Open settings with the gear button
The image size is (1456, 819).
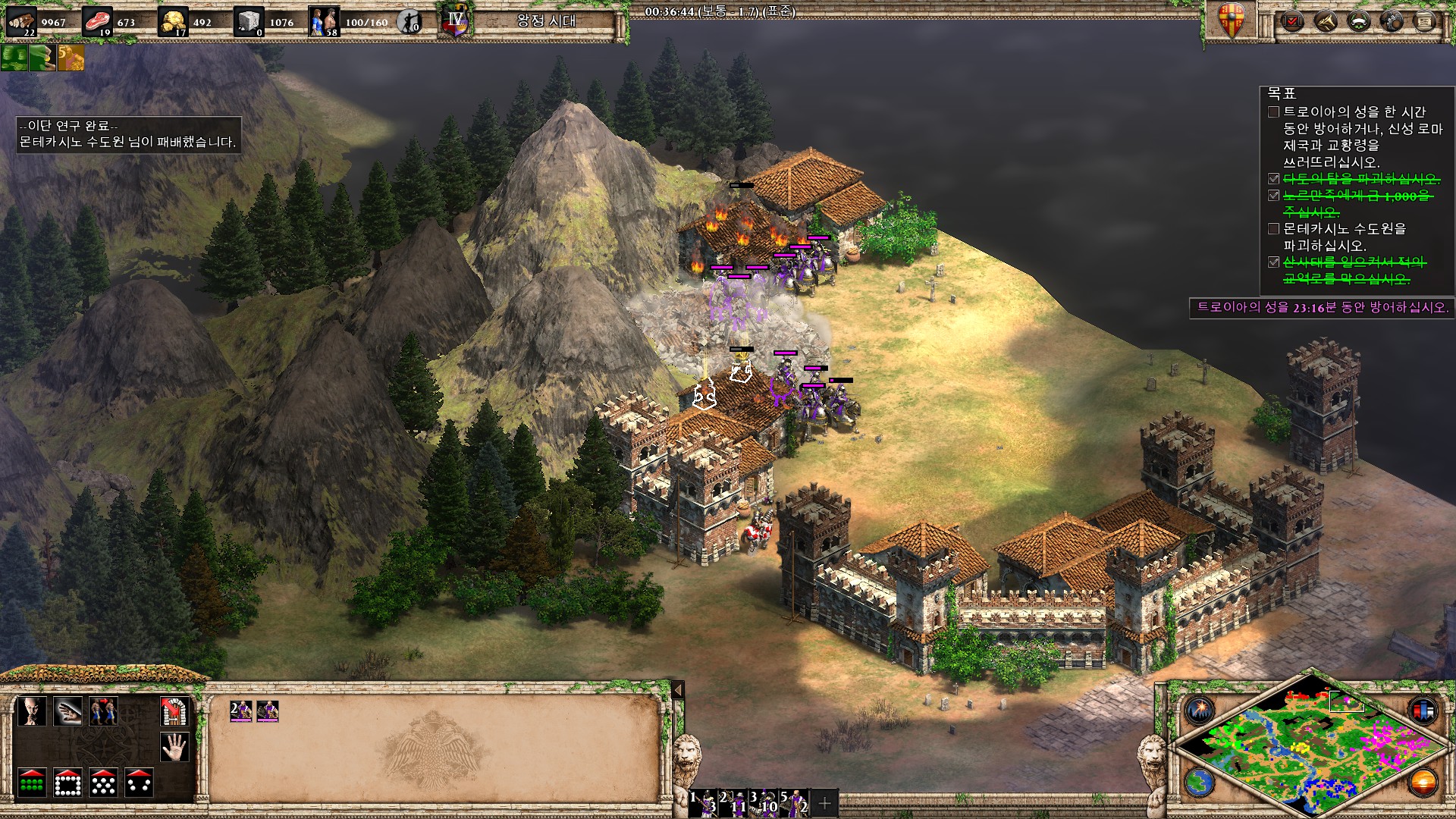pos(1392,21)
